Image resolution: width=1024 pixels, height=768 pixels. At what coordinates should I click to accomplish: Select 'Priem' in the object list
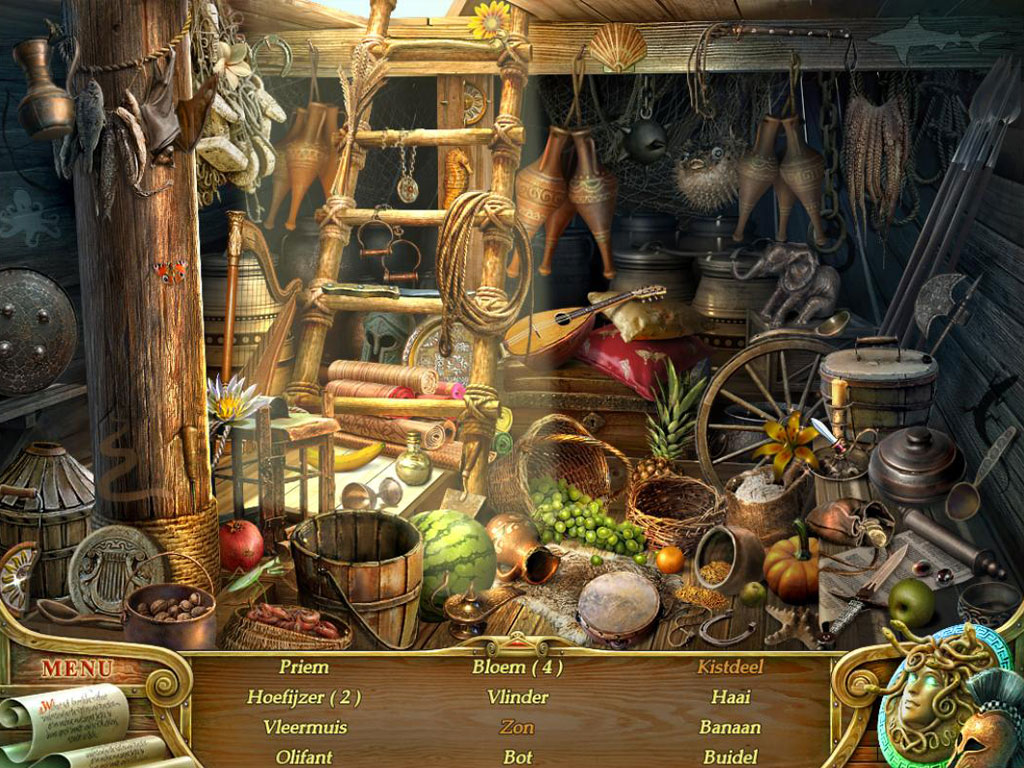pos(304,667)
